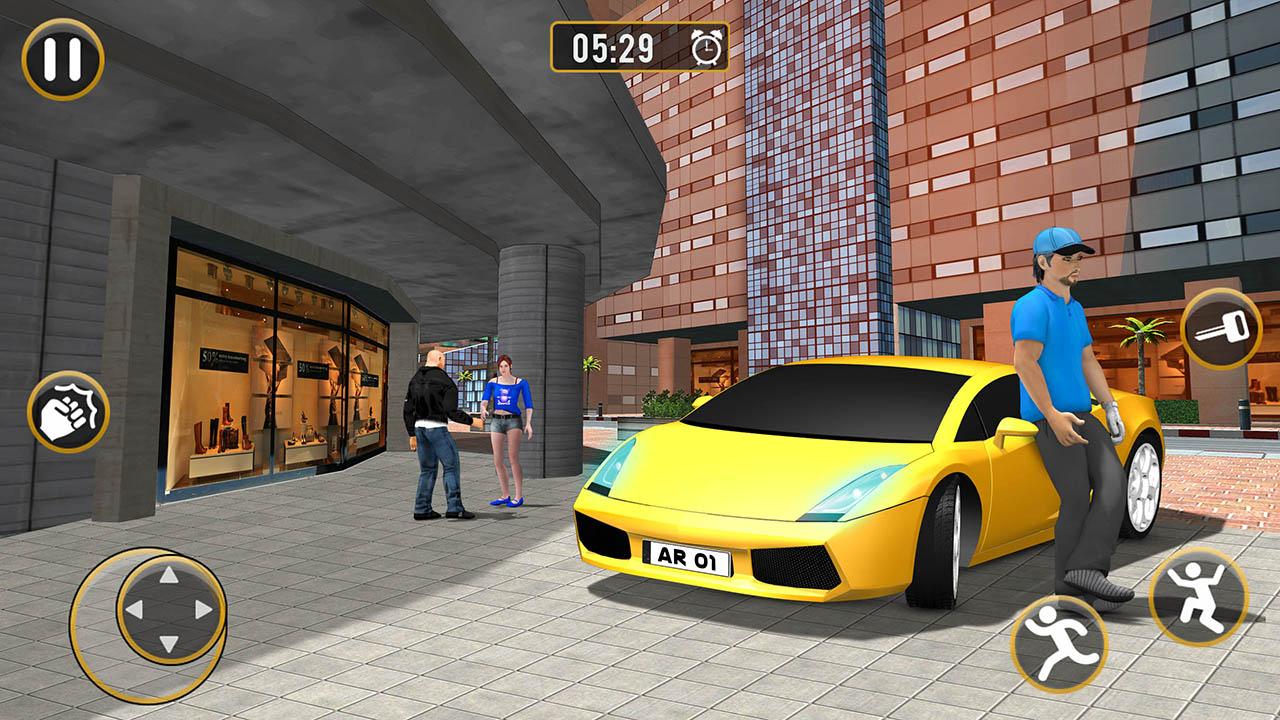Select the woman in the blue top
Image resolution: width=1280 pixels, height=720 pixels.
508,420
